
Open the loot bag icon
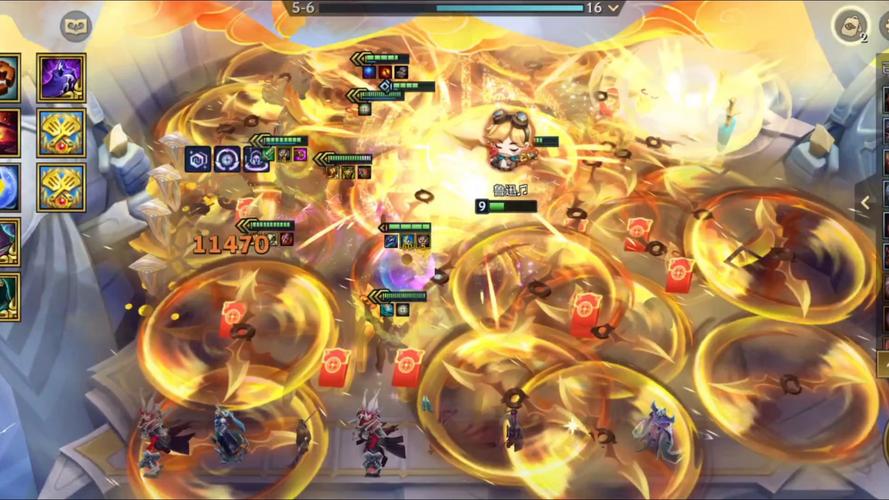[x=850, y=26]
